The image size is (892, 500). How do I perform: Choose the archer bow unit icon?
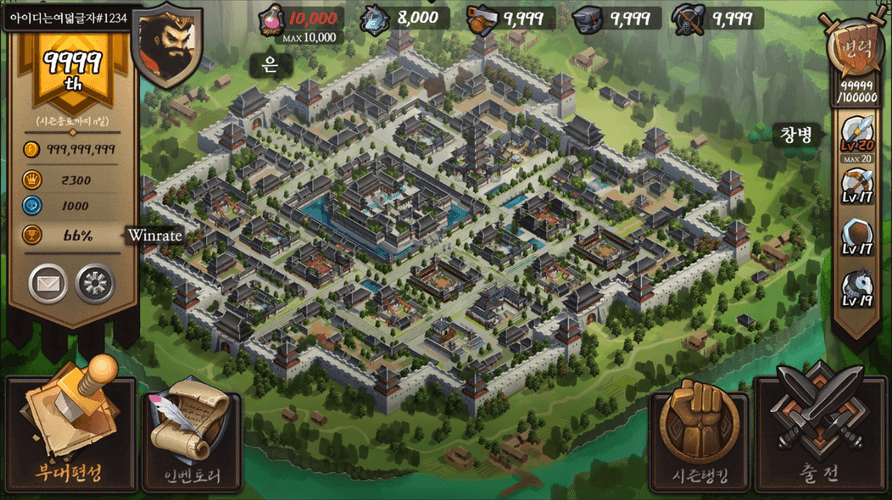857,187
